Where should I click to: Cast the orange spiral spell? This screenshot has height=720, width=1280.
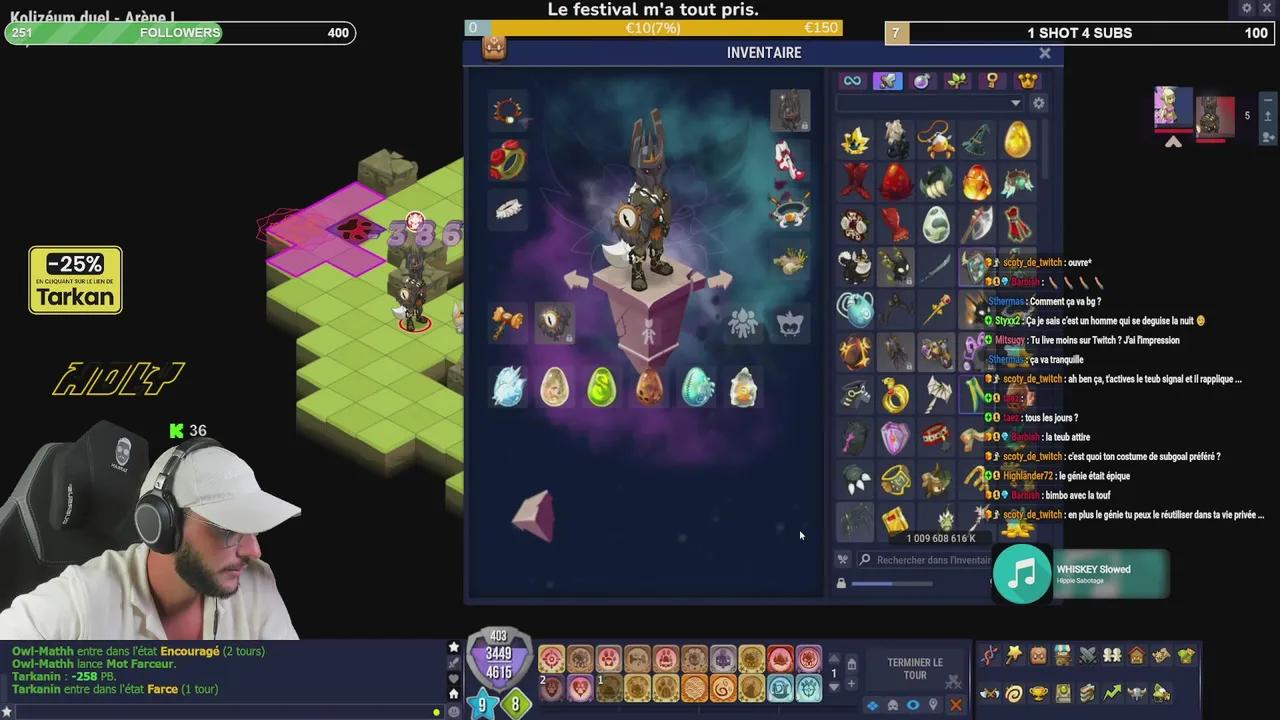722,689
